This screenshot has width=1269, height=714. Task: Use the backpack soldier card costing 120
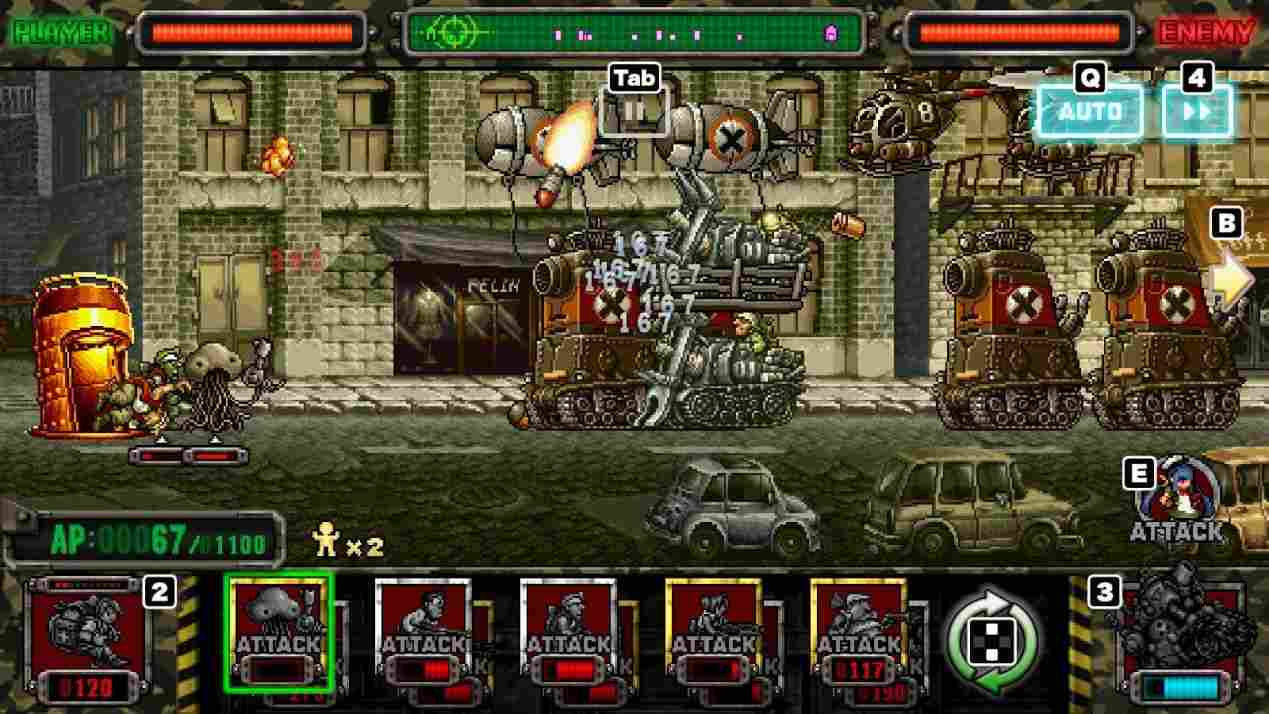[x=84, y=637]
